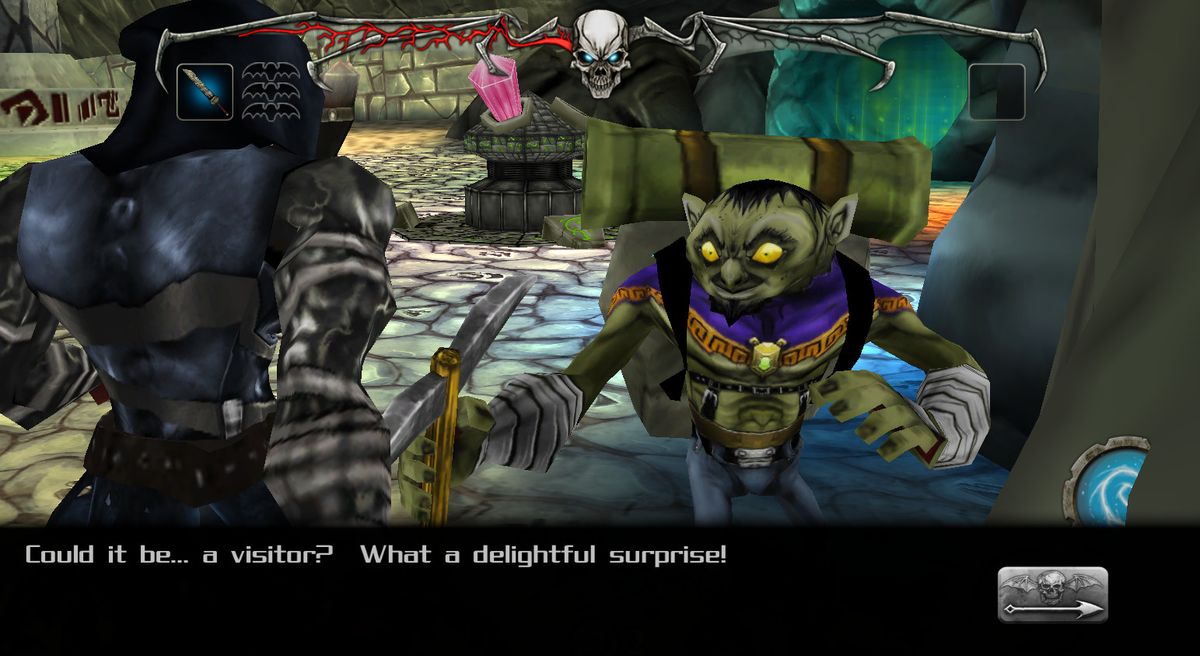Select the sword weapon slot
Image resolution: width=1200 pixels, height=656 pixels.
[x=205, y=92]
